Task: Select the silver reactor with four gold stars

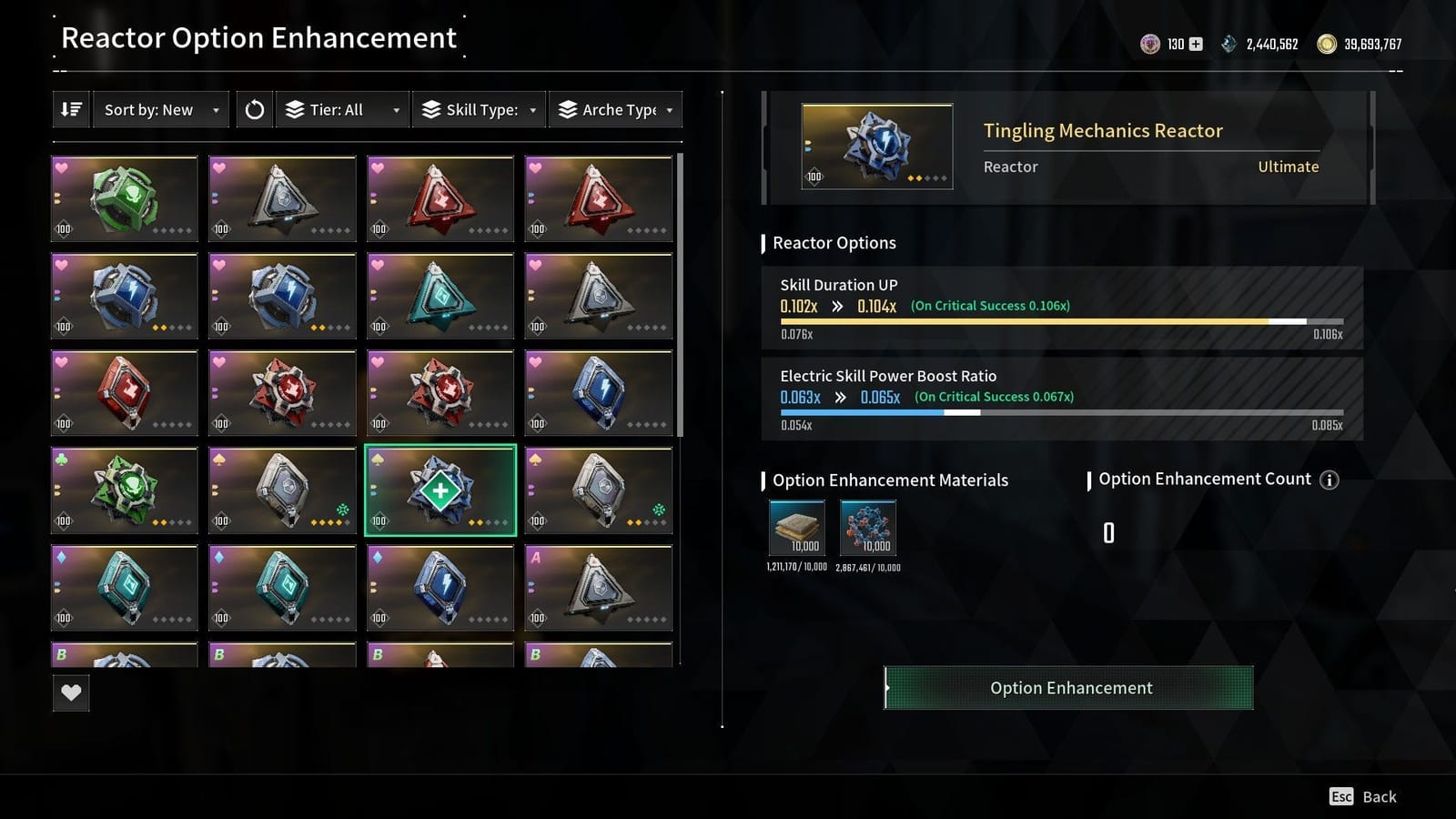Action: pos(282,491)
